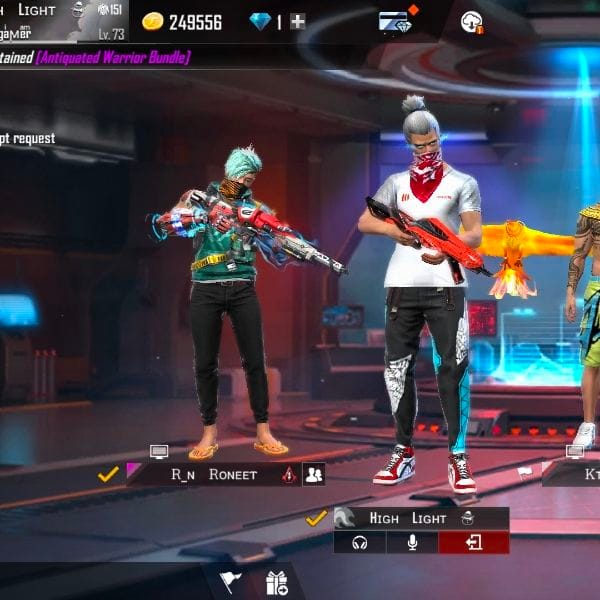Open the diamond membership card icon
The height and width of the screenshot is (600, 600).
pos(394,21)
